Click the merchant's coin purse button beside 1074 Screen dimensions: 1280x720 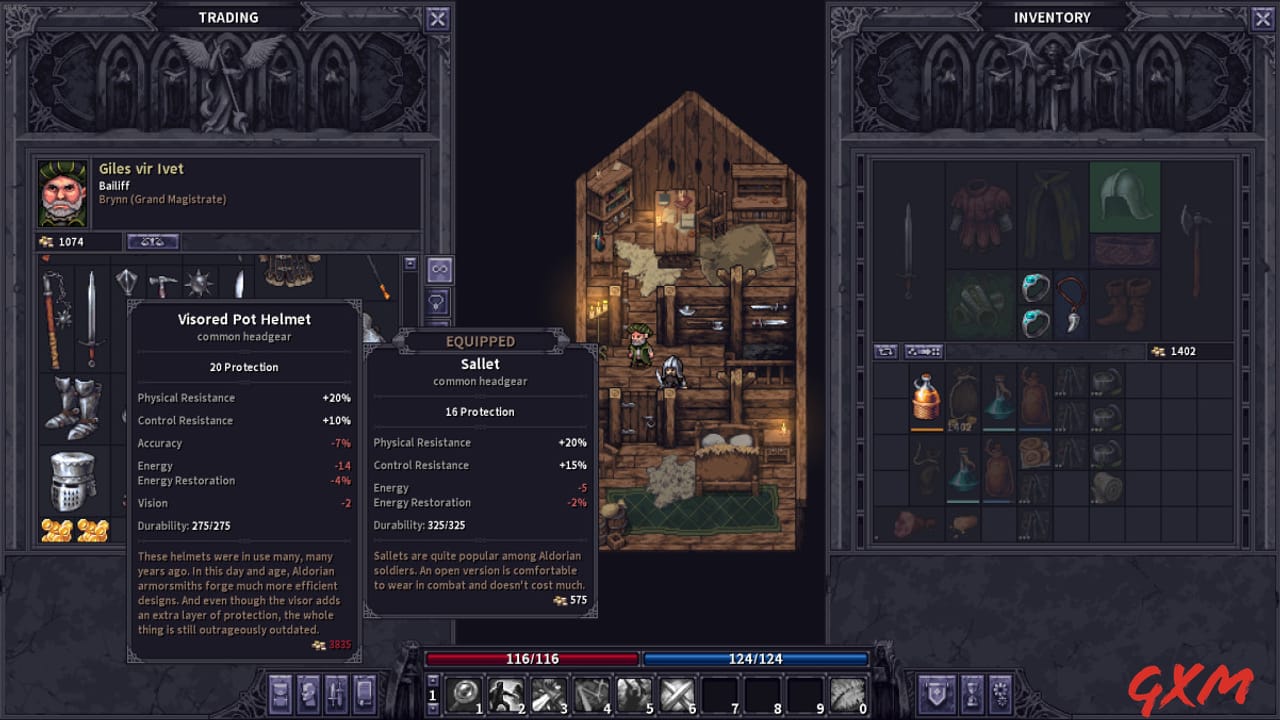pos(152,241)
